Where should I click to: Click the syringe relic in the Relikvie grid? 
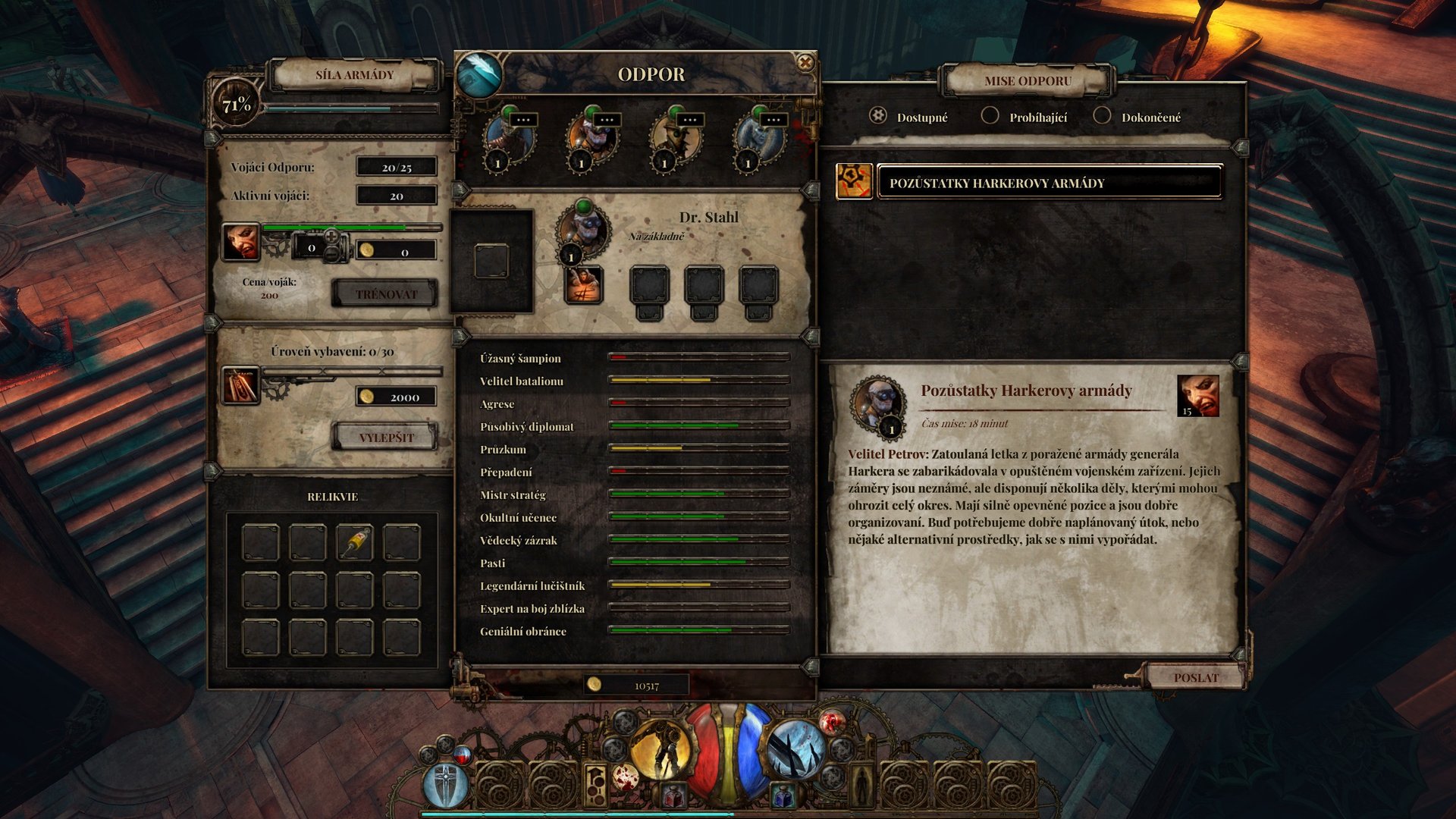[x=355, y=543]
